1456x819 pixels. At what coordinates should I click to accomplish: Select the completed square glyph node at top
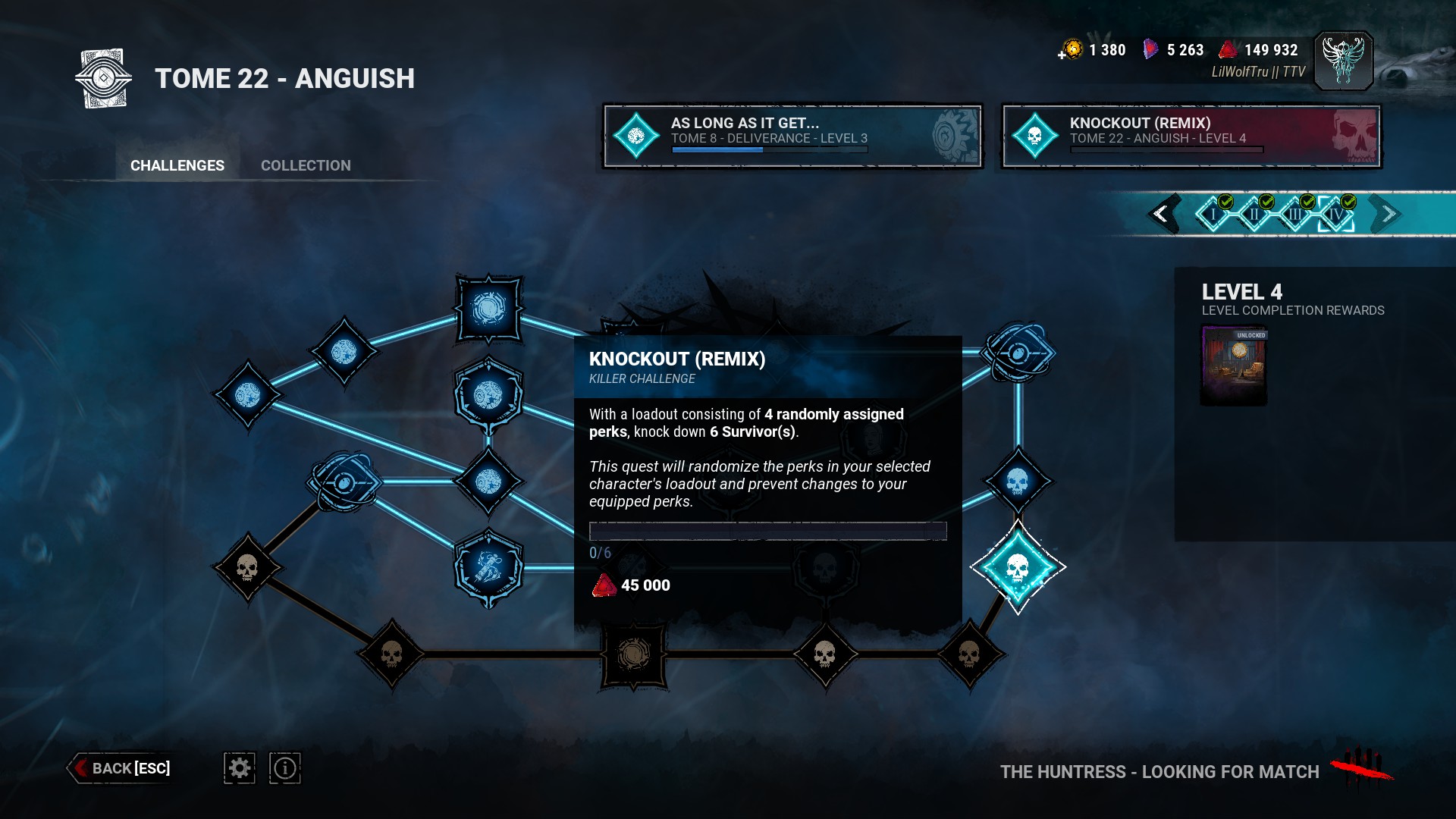(489, 309)
